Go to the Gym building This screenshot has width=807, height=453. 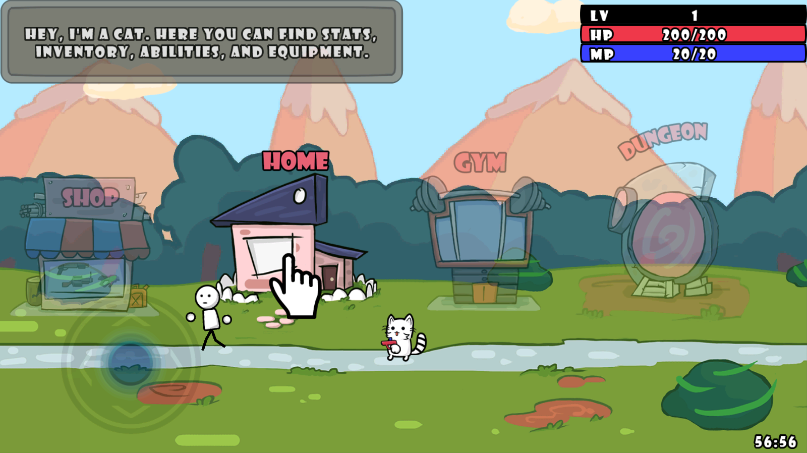pos(481,240)
